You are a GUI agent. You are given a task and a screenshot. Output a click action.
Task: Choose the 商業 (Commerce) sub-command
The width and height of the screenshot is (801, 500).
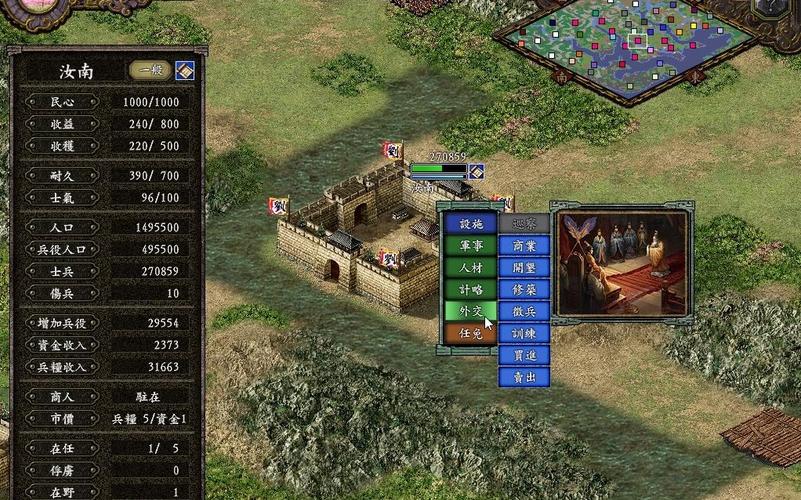524,245
